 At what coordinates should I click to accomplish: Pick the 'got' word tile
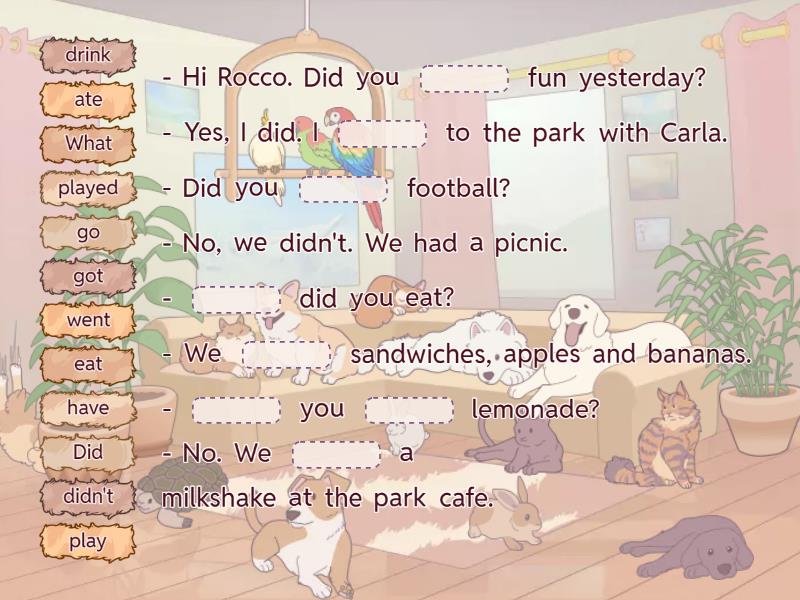point(88,277)
